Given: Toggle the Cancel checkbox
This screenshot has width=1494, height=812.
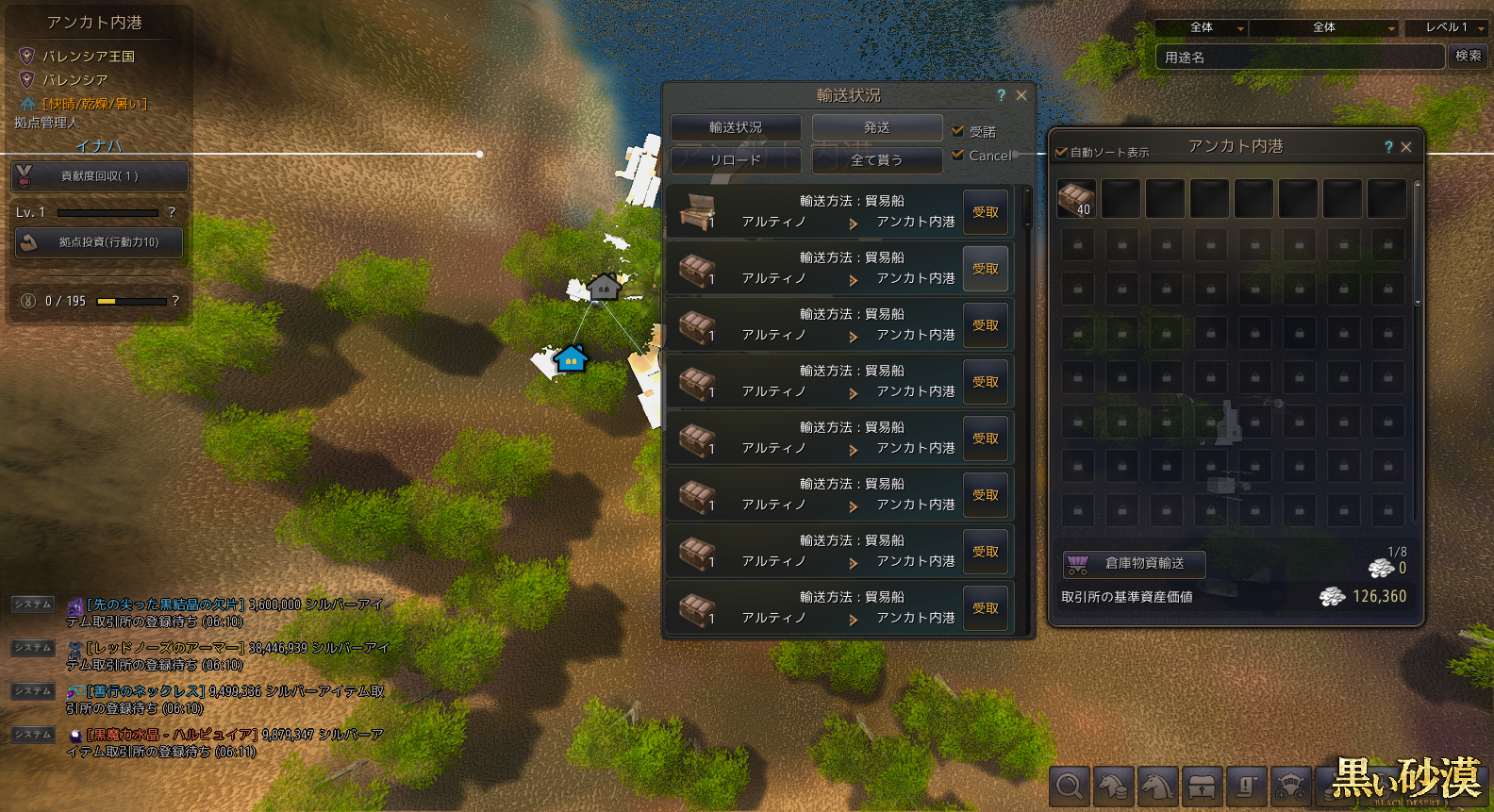Looking at the screenshot, I should pos(958,155).
